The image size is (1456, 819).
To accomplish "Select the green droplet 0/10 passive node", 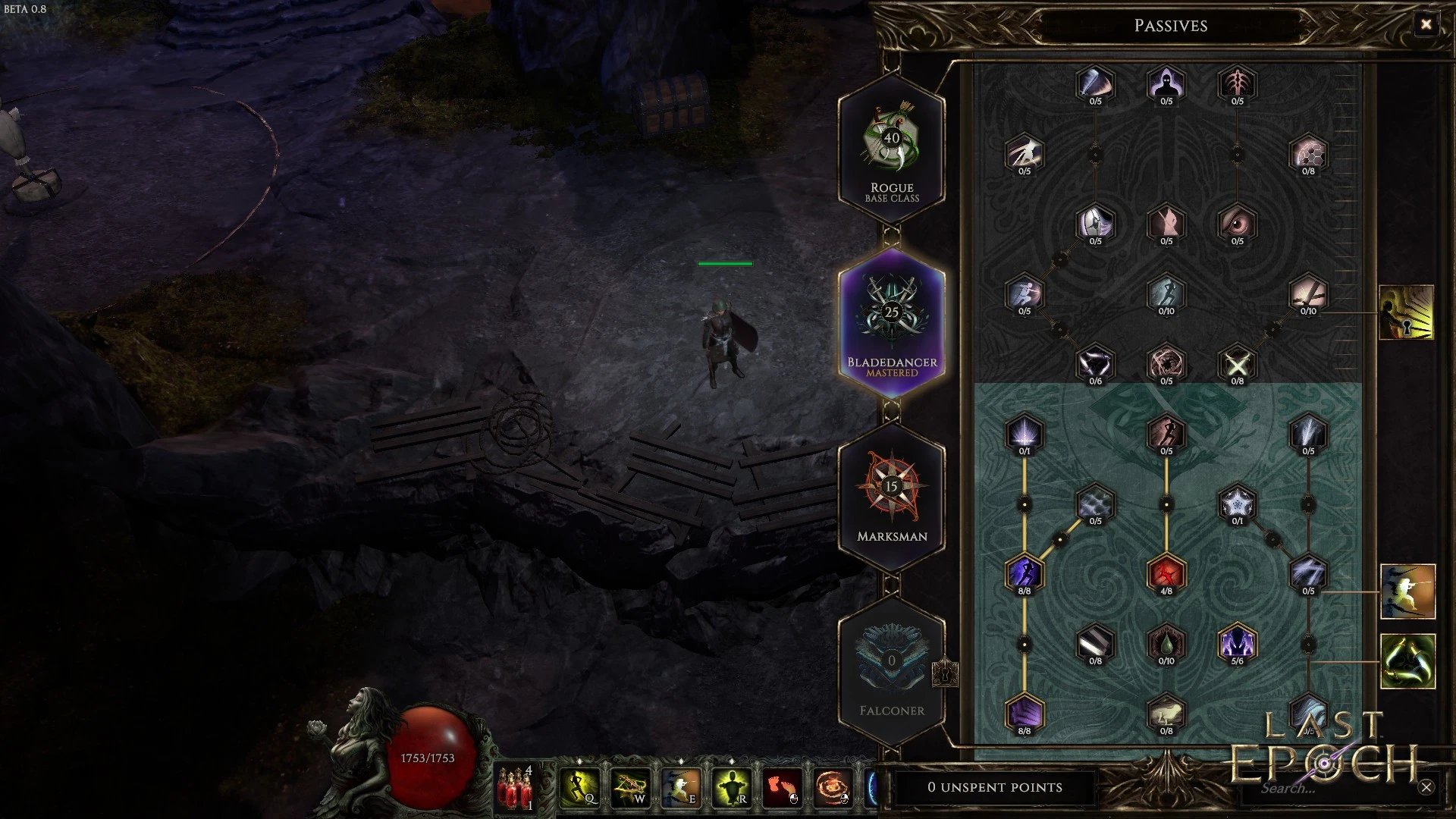I will pos(1166,644).
